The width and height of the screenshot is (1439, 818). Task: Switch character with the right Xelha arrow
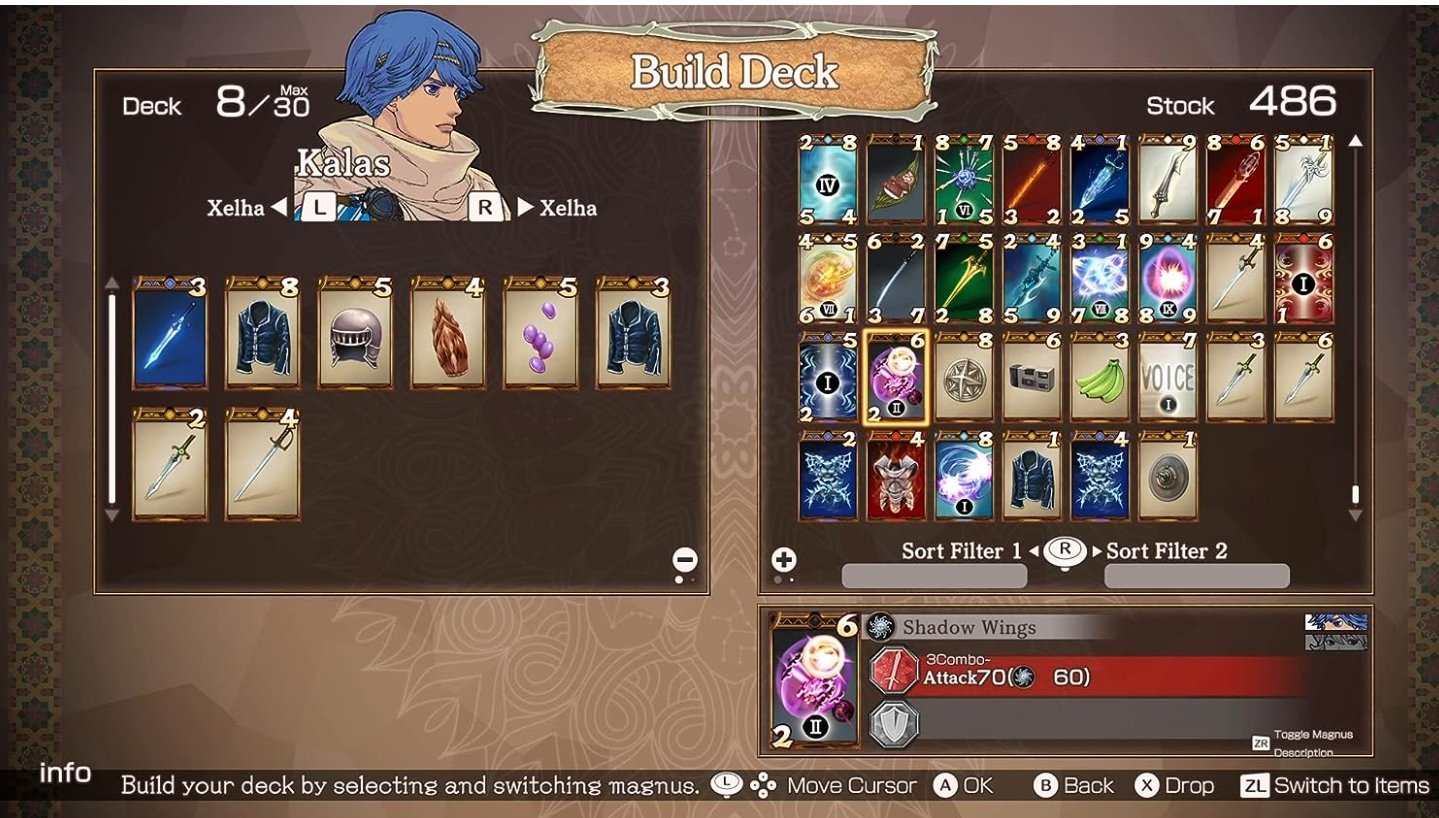pos(526,208)
